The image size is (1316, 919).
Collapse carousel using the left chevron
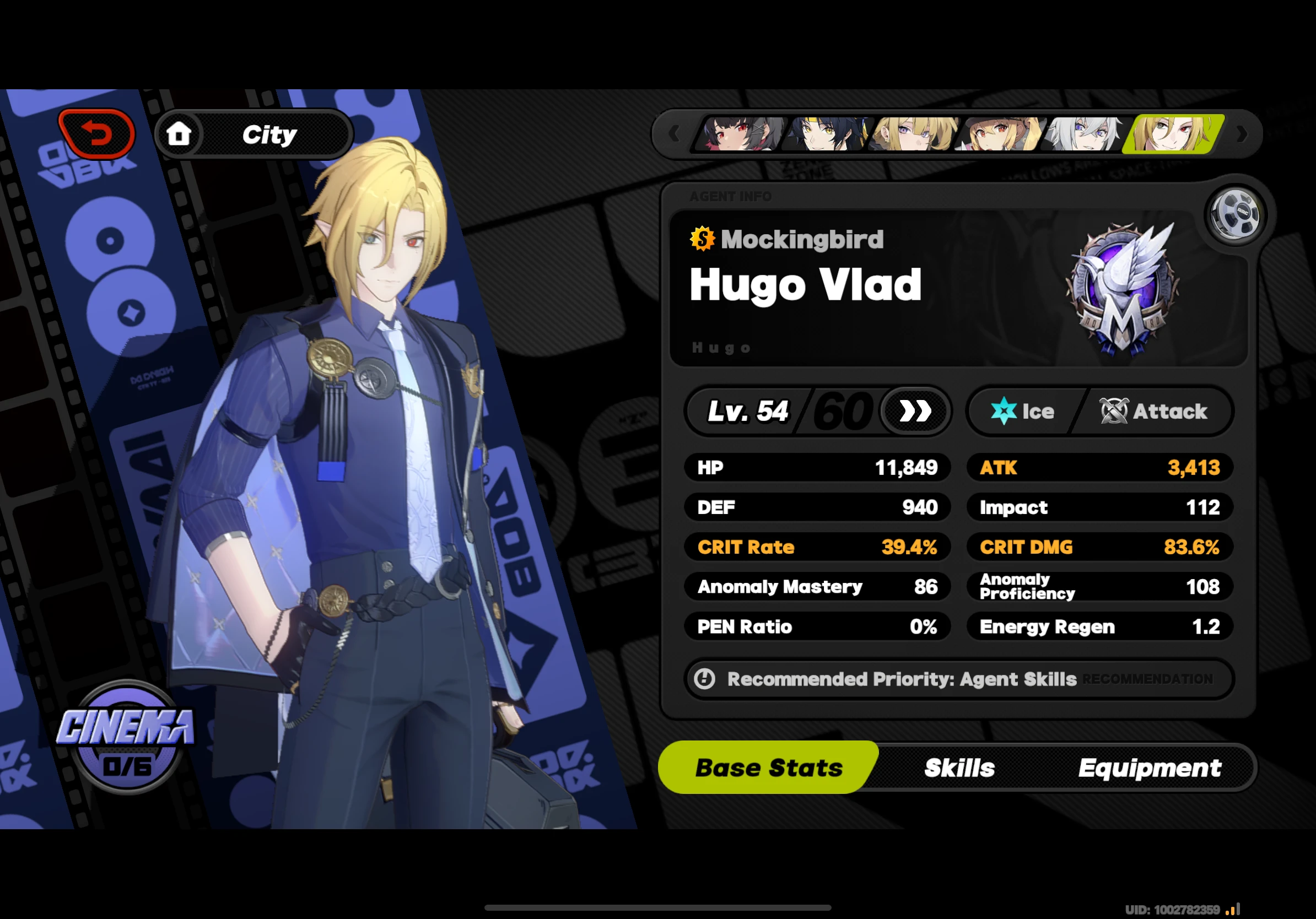675,133
